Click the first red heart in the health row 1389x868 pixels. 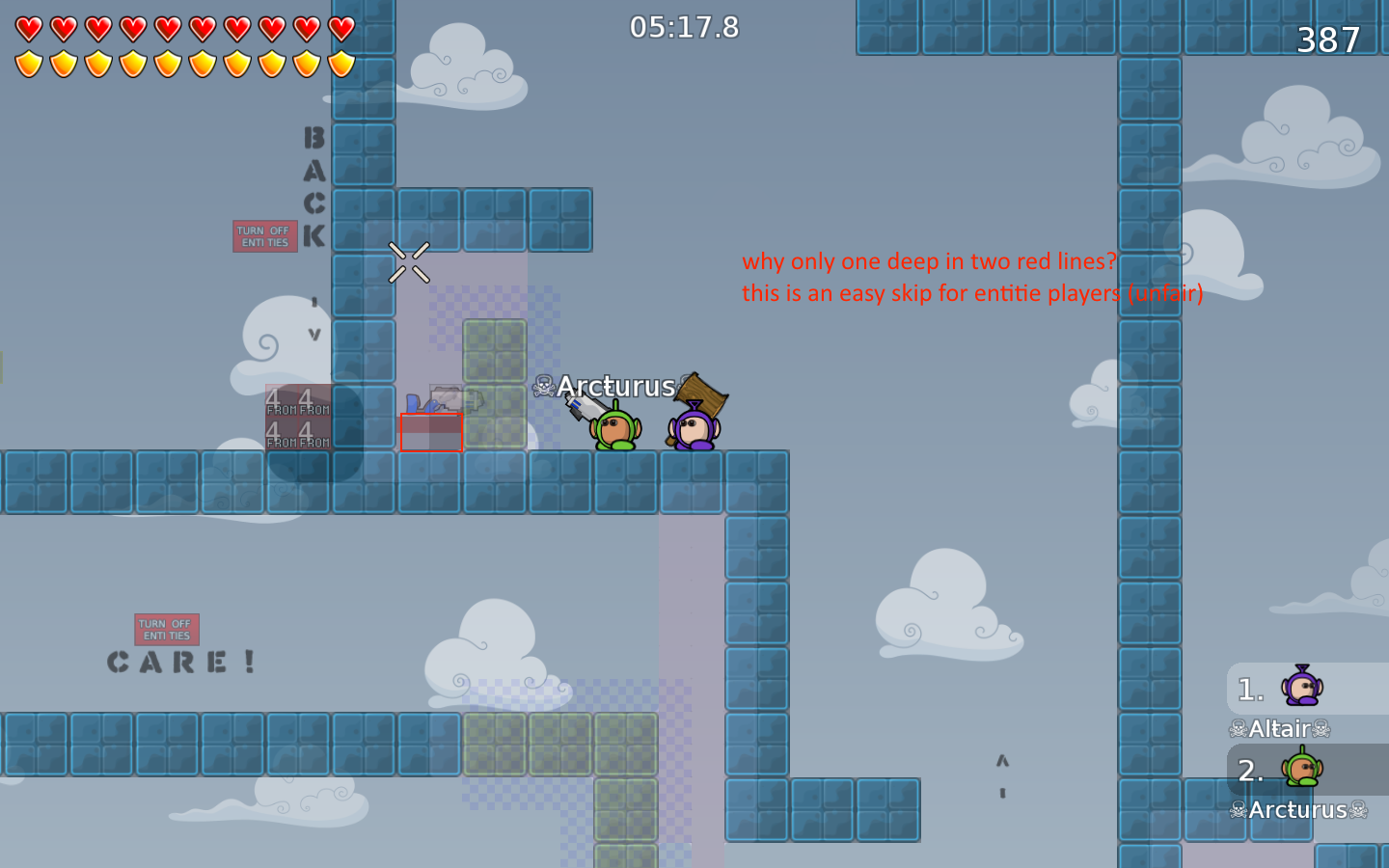[28, 28]
